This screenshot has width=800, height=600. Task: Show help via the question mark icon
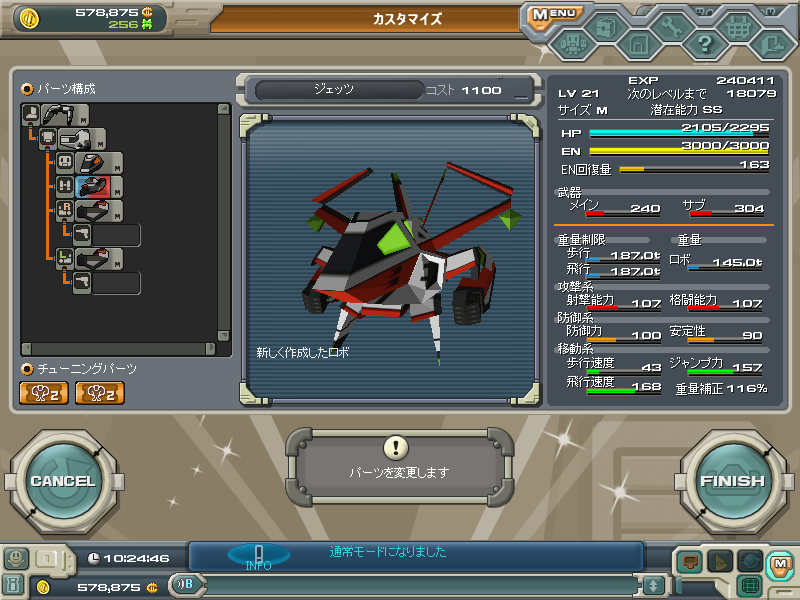point(705,44)
